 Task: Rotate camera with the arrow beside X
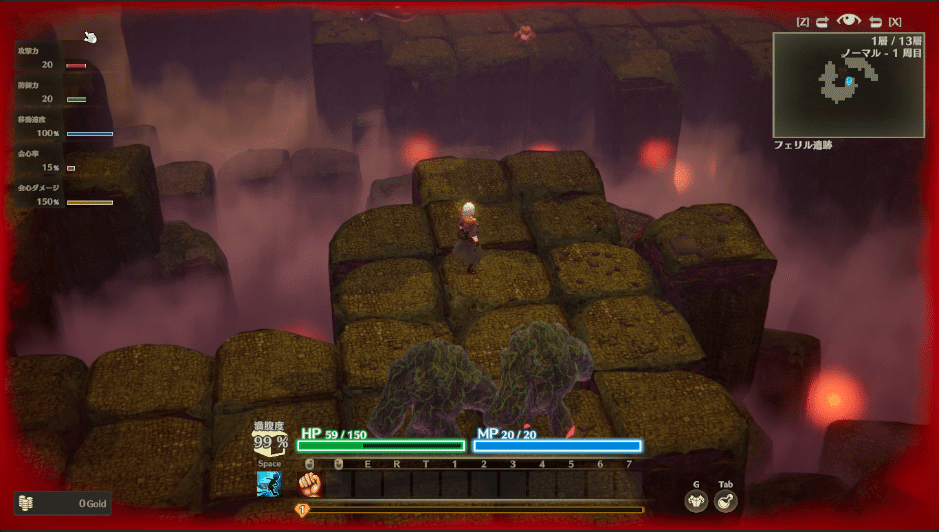[x=874, y=21]
